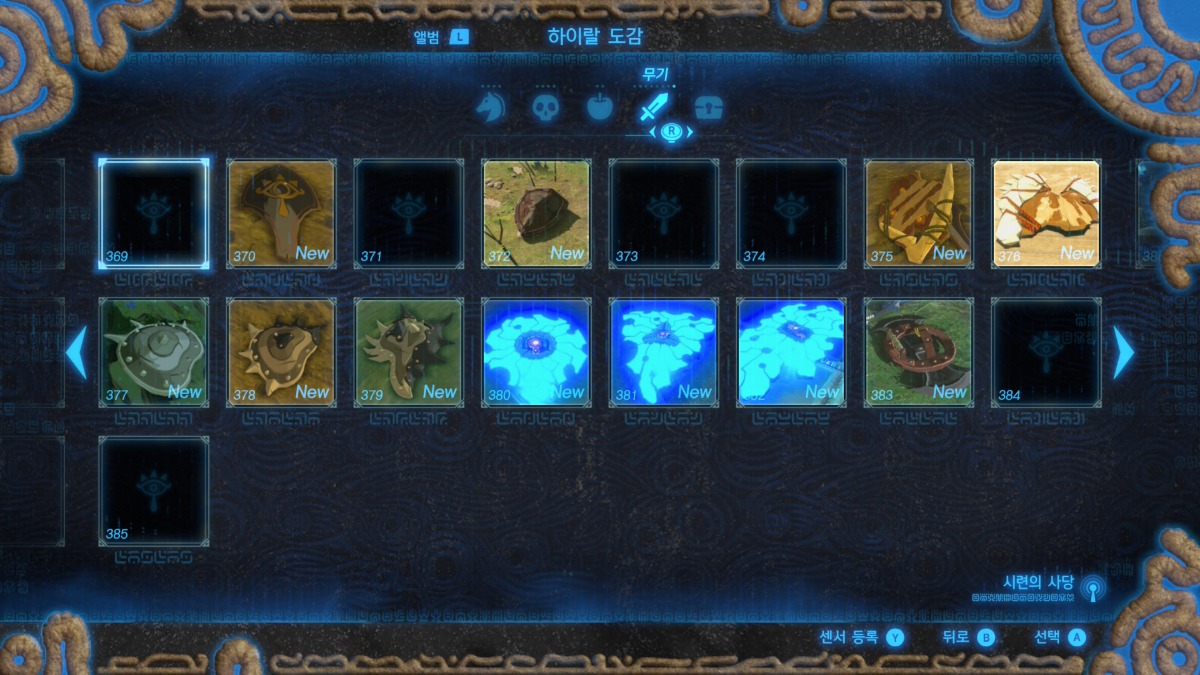Choose the sword weapons category tab
This screenshot has width=1200, height=675.
tap(654, 108)
